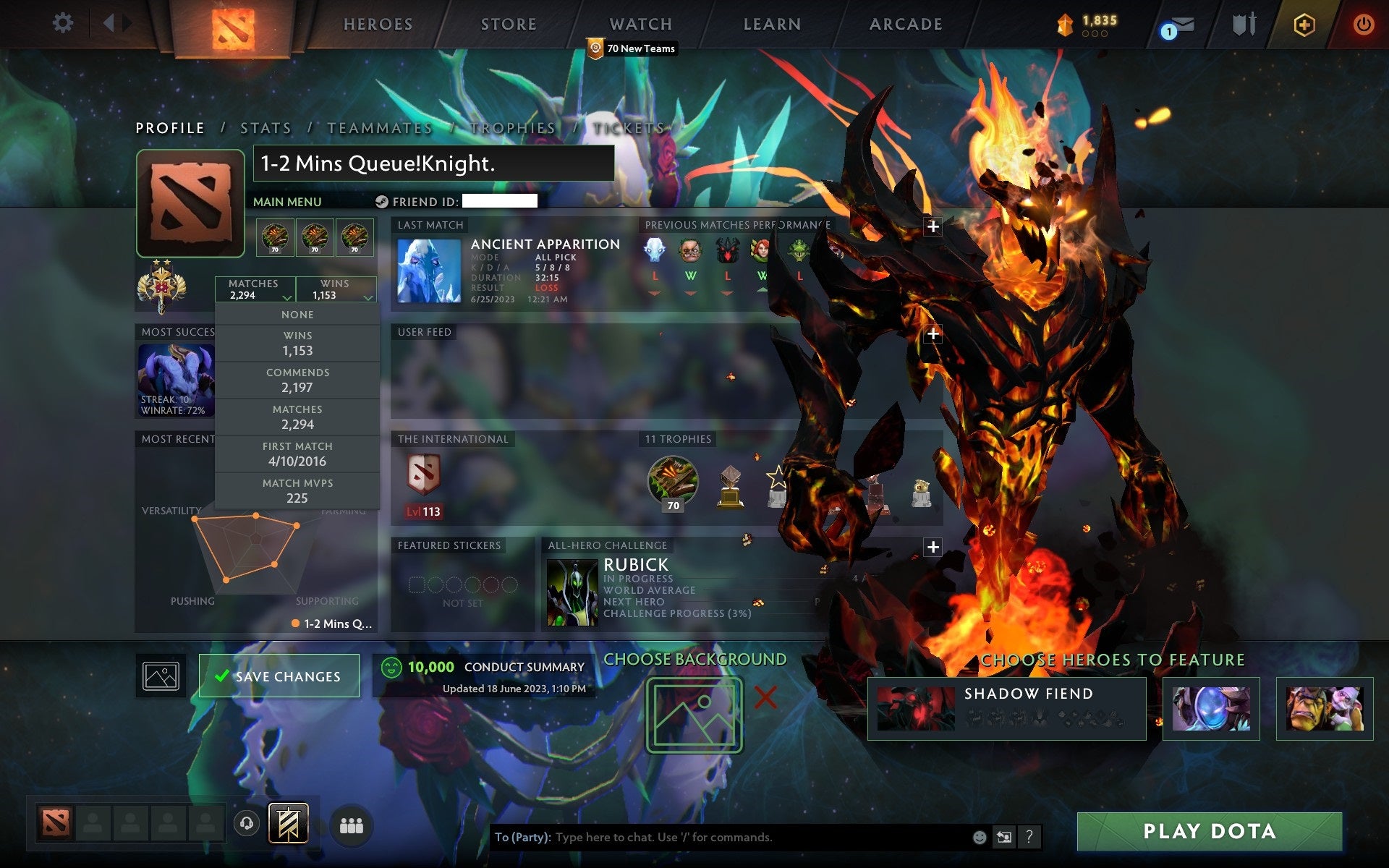Open voice chat headset icon
The image size is (1389, 868).
tap(245, 822)
